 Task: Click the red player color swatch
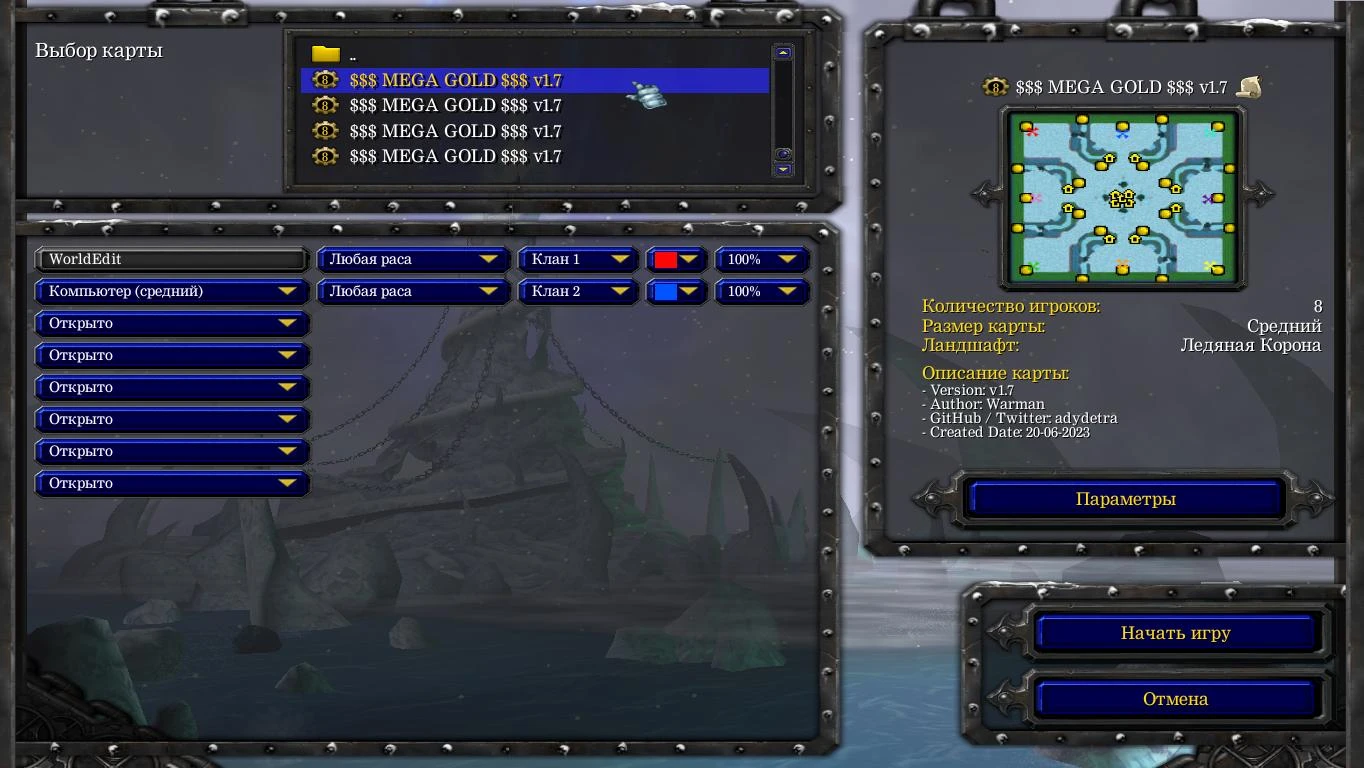[x=666, y=259]
